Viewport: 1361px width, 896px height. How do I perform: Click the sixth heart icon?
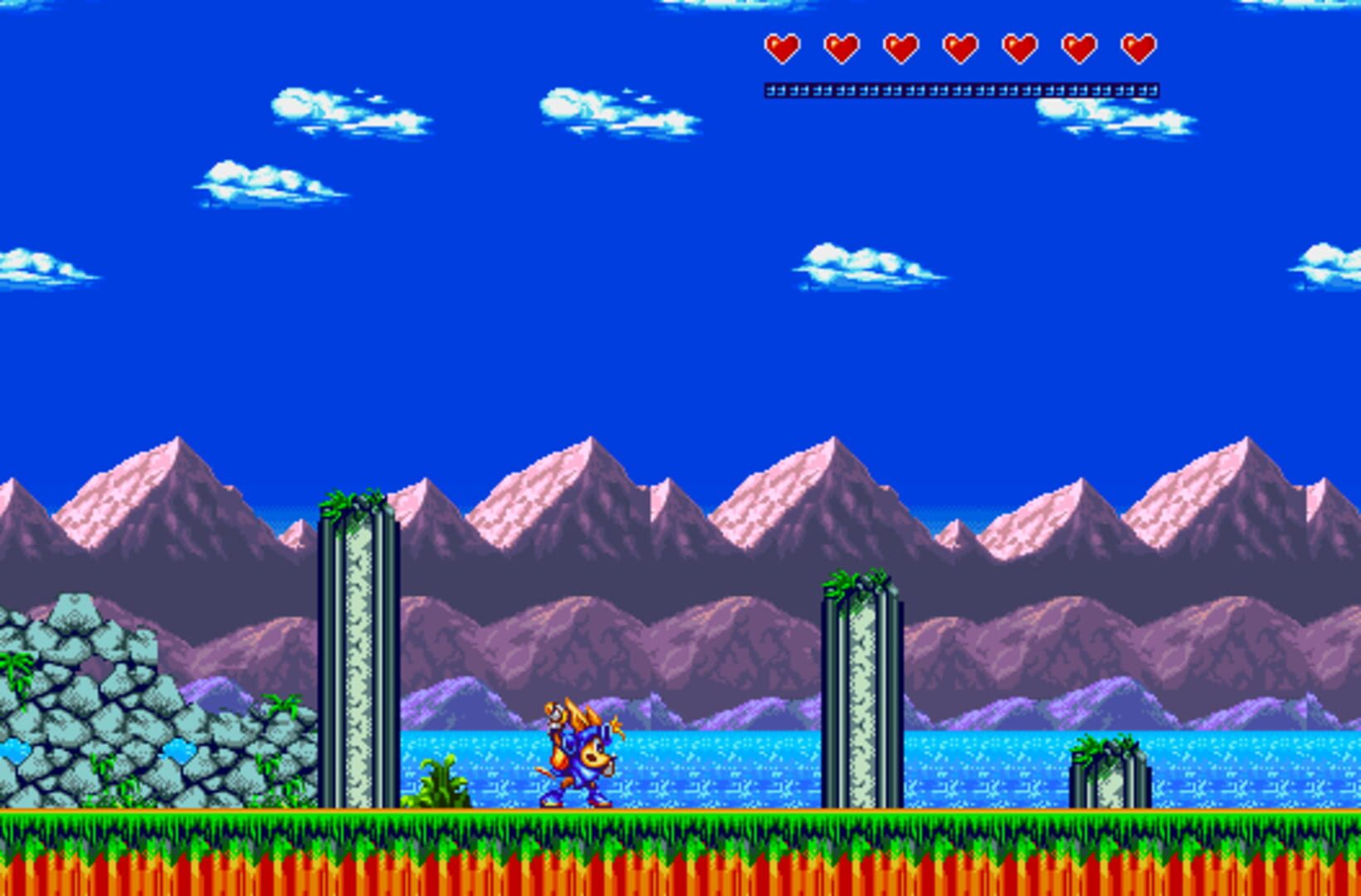point(1079,46)
